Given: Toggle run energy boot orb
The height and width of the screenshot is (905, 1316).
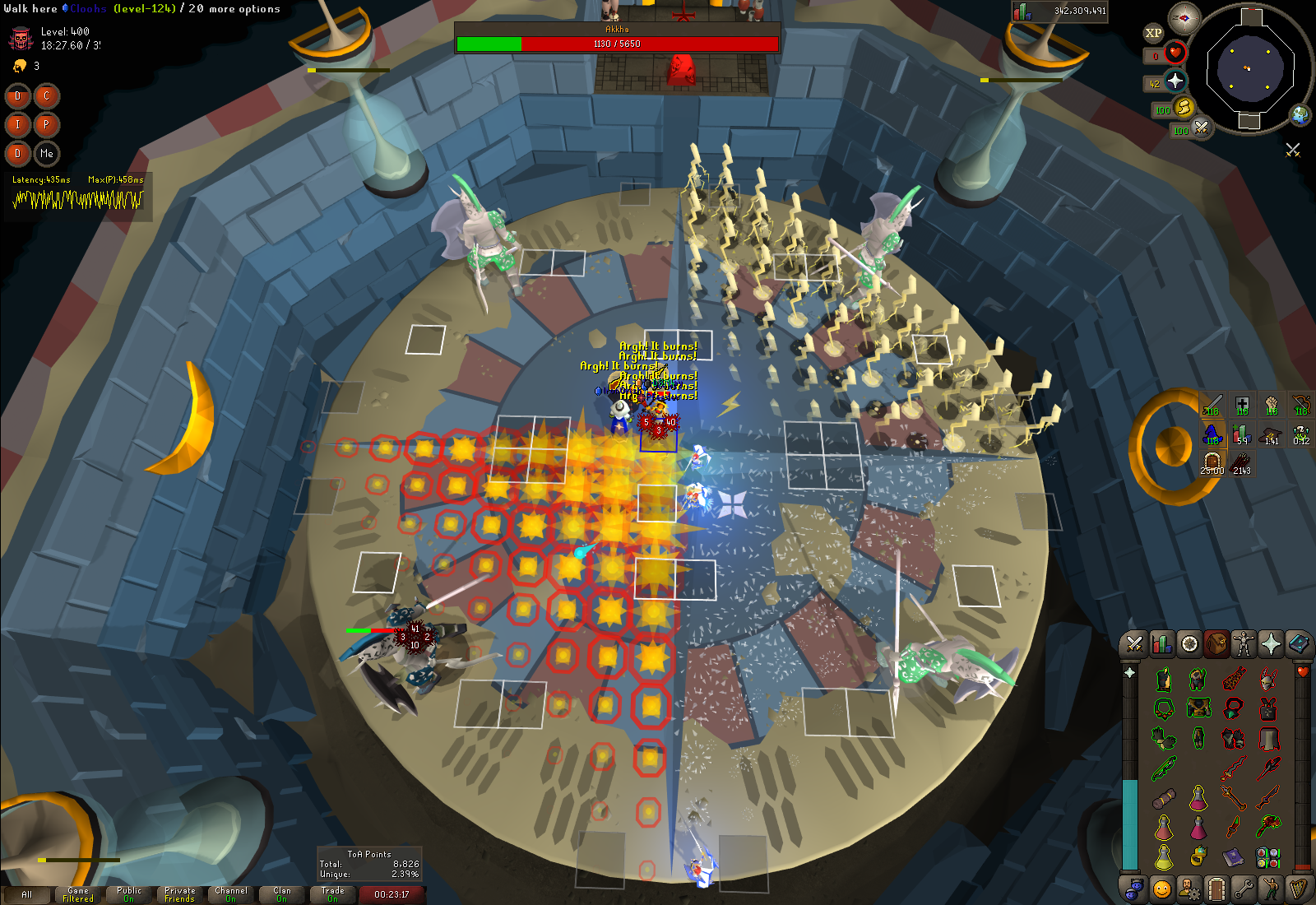Looking at the screenshot, I should [1184, 107].
